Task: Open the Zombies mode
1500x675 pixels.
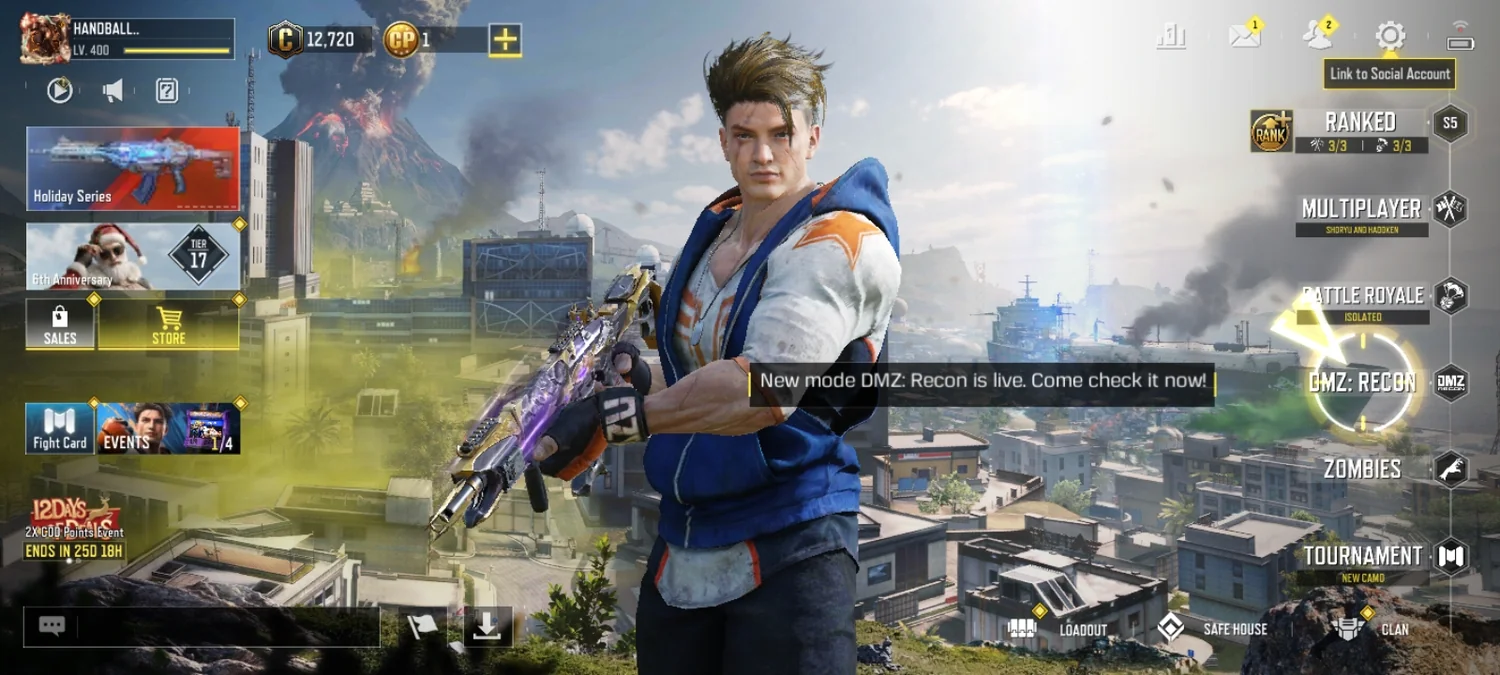Action: pos(1362,468)
